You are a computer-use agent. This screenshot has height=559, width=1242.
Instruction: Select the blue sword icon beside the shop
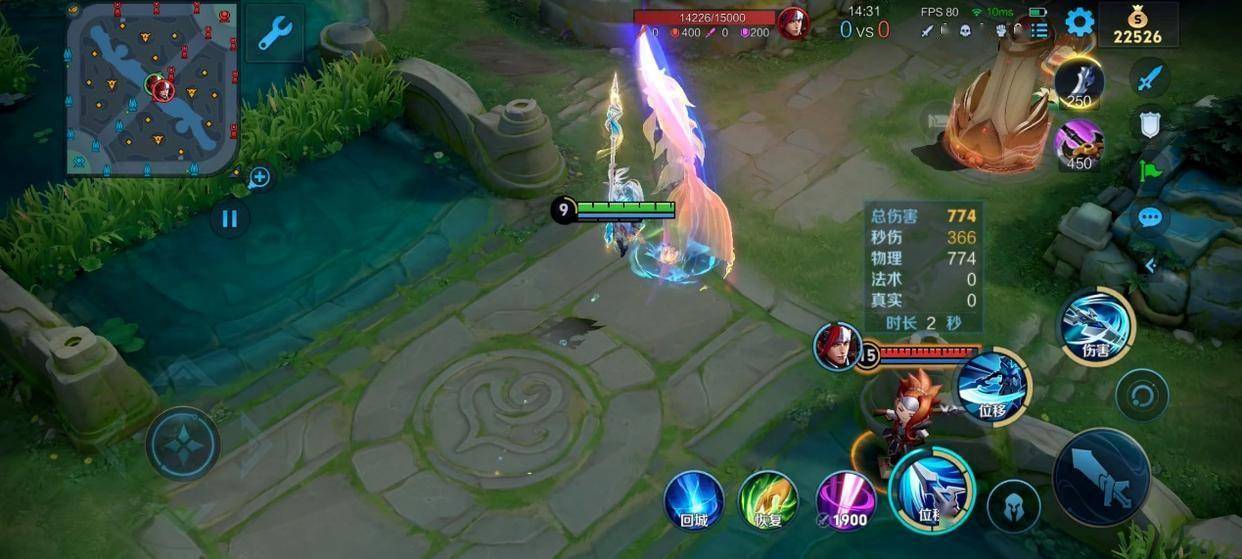pyautogui.click(x=1150, y=77)
